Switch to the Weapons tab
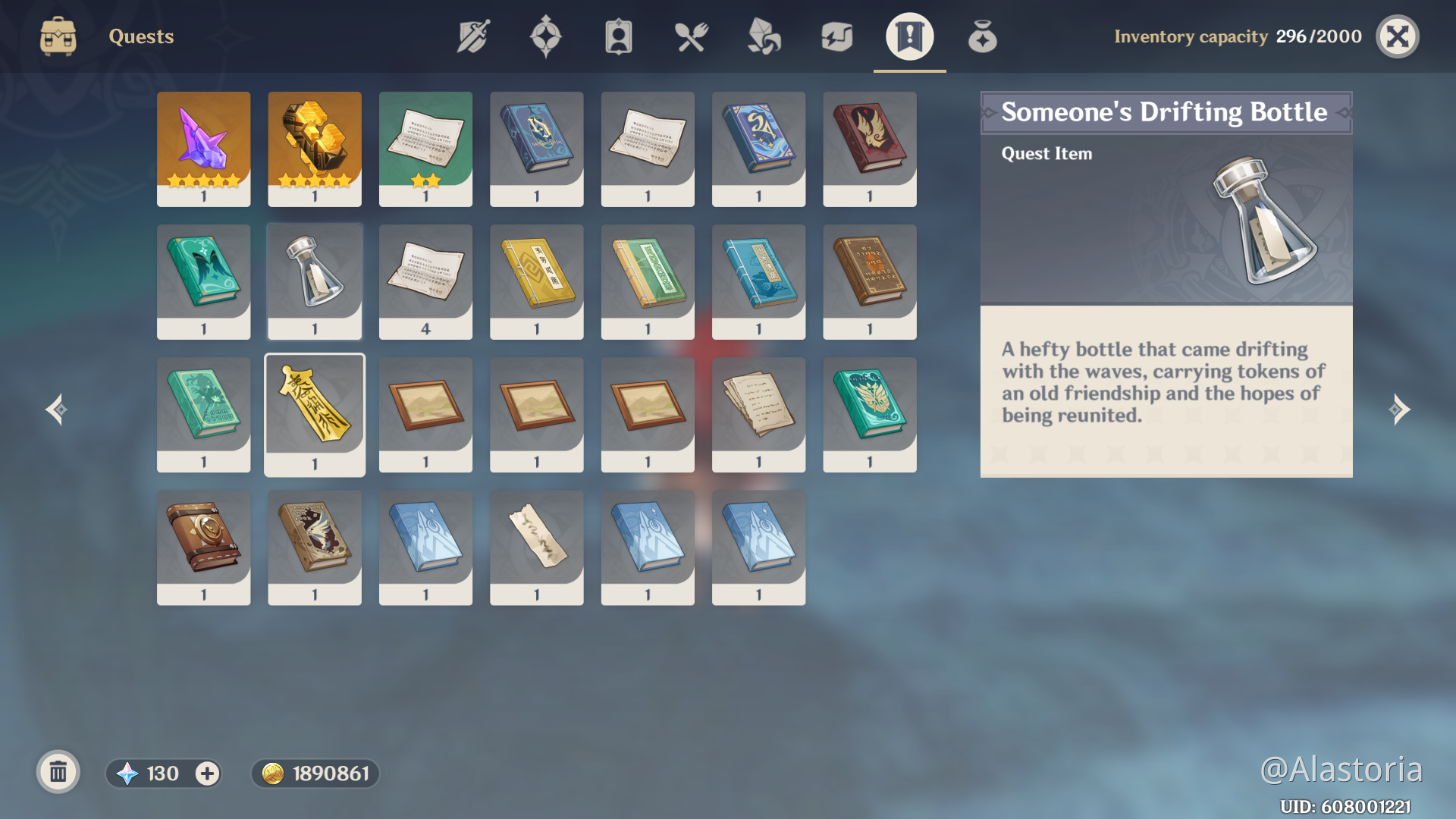 point(472,36)
